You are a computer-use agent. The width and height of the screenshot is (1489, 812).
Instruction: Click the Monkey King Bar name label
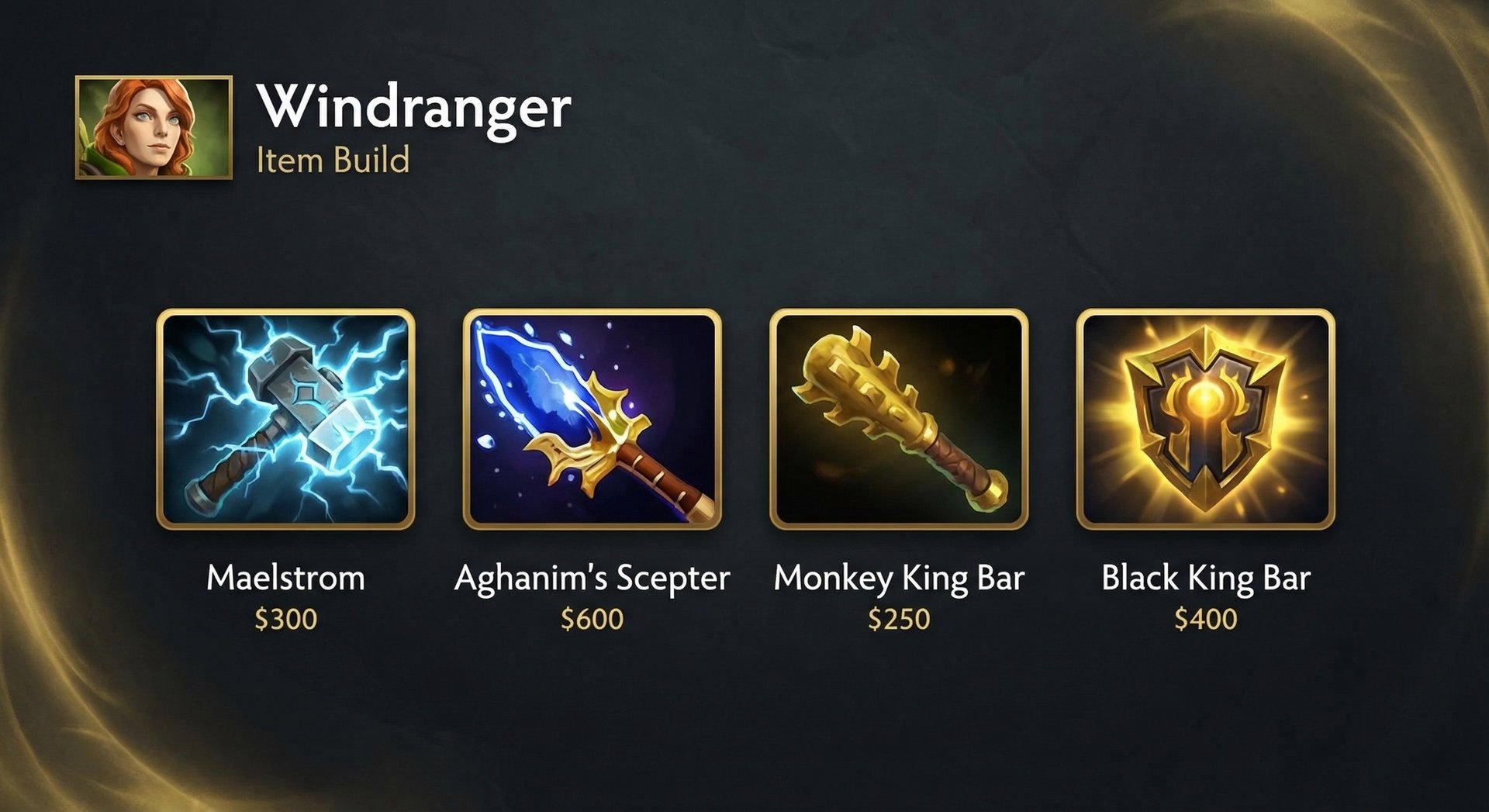pyautogui.click(x=900, y=578)
